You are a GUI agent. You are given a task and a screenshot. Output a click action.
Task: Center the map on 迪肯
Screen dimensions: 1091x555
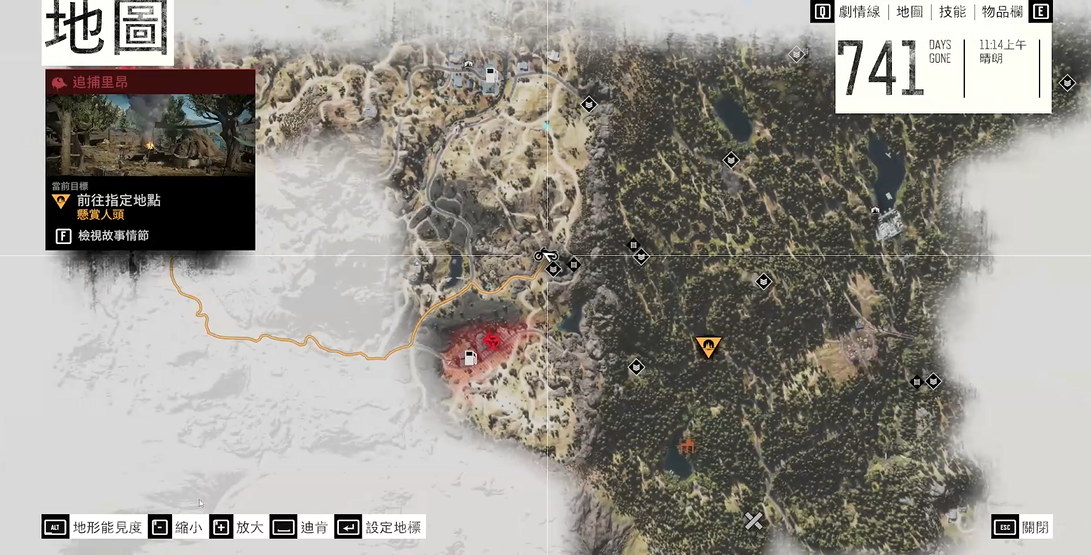(x=300, y=527)
